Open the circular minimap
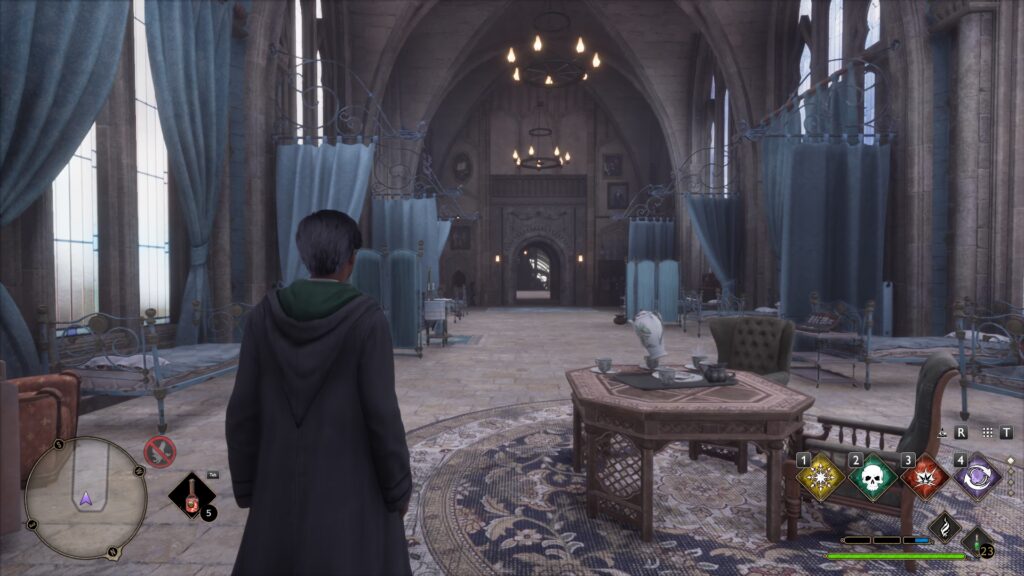Viewport: 1024px width, 576px height. [85, 497]
